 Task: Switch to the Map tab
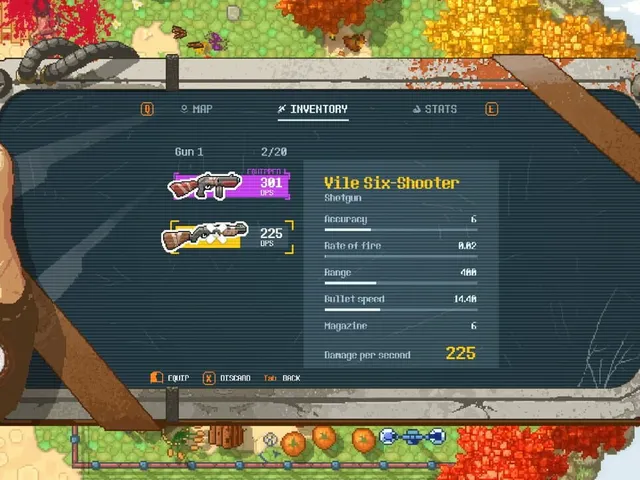coord(196,109)
